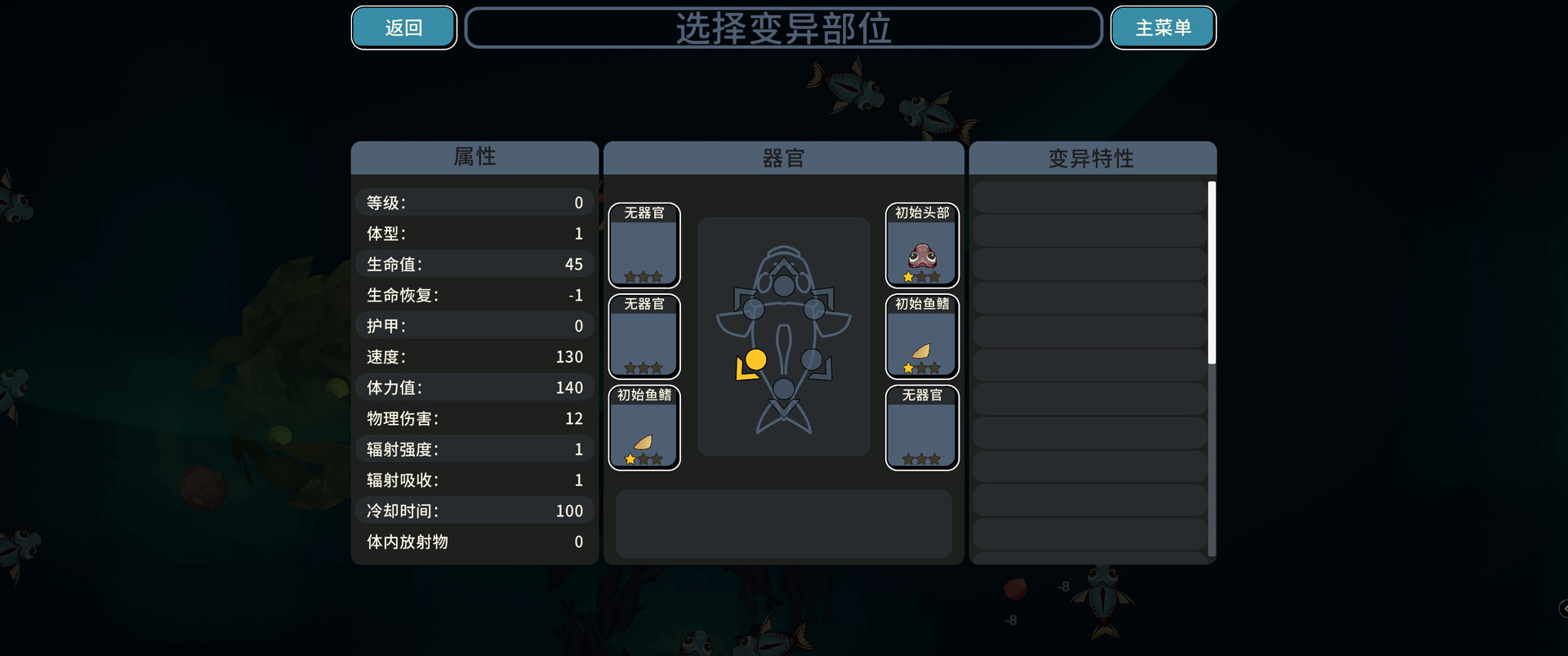1568x656 pixels.
Task: Open the 初始鱼鳍 slot below the head slot
Action: 922,337
